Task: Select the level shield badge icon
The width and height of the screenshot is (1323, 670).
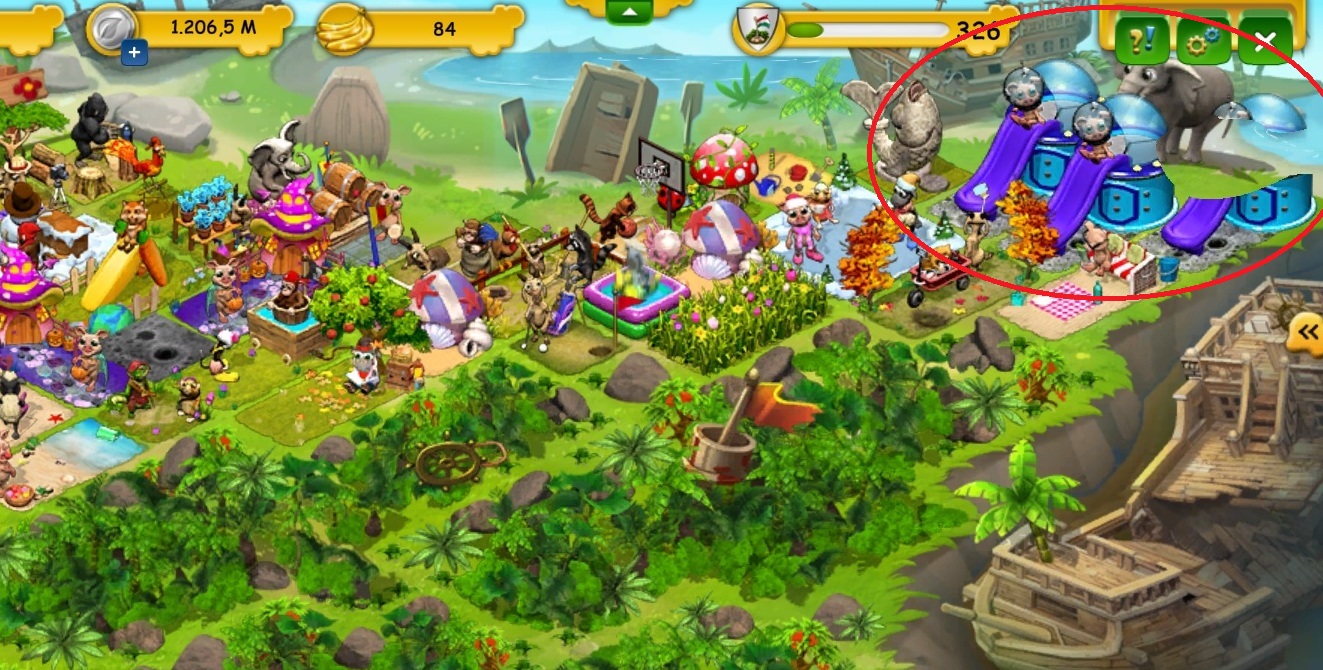Action: 757,29
